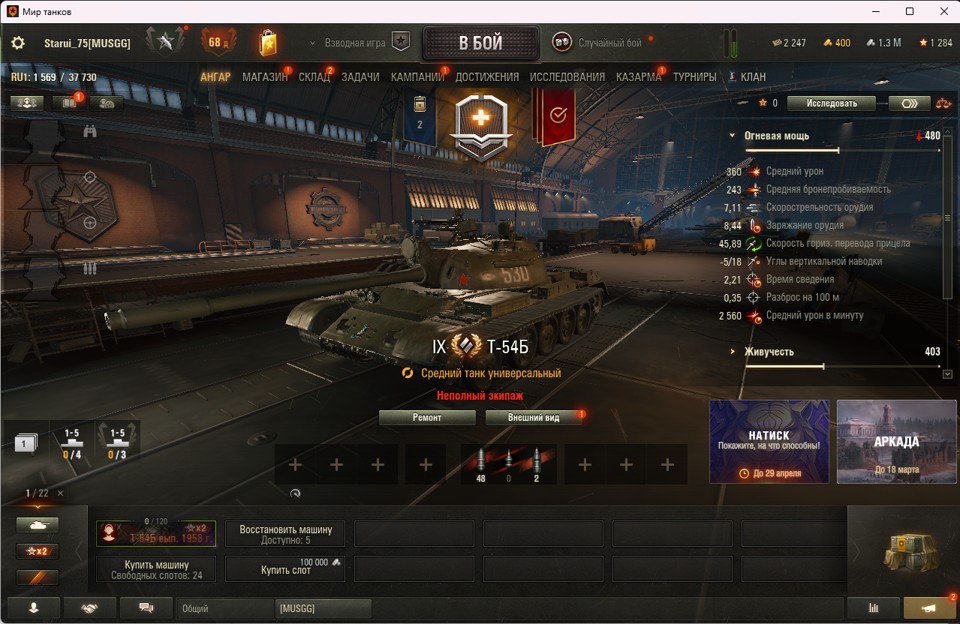Open the Казарма tab

coord(638,77)
